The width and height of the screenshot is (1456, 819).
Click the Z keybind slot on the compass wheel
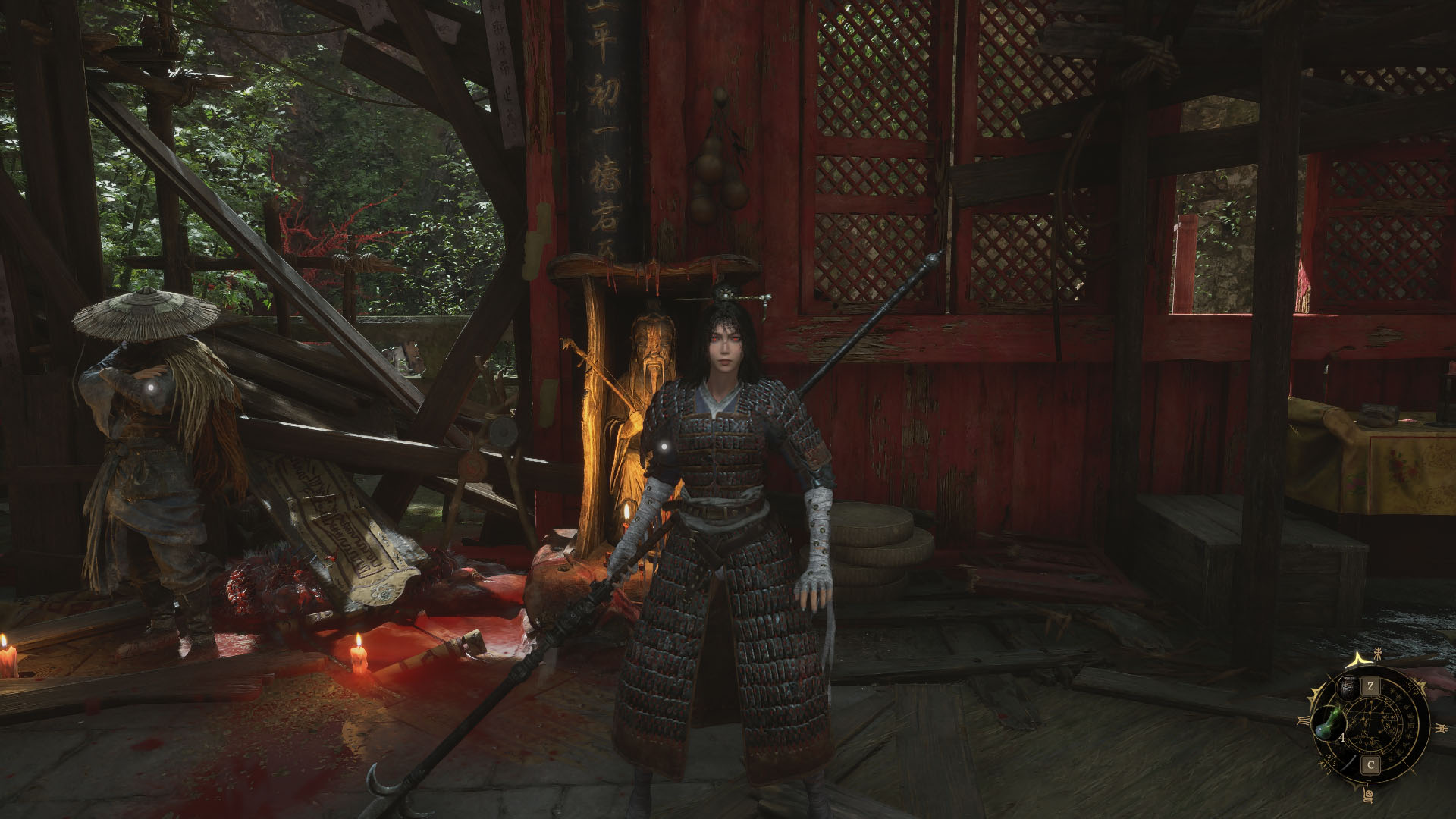(1370, 686)
